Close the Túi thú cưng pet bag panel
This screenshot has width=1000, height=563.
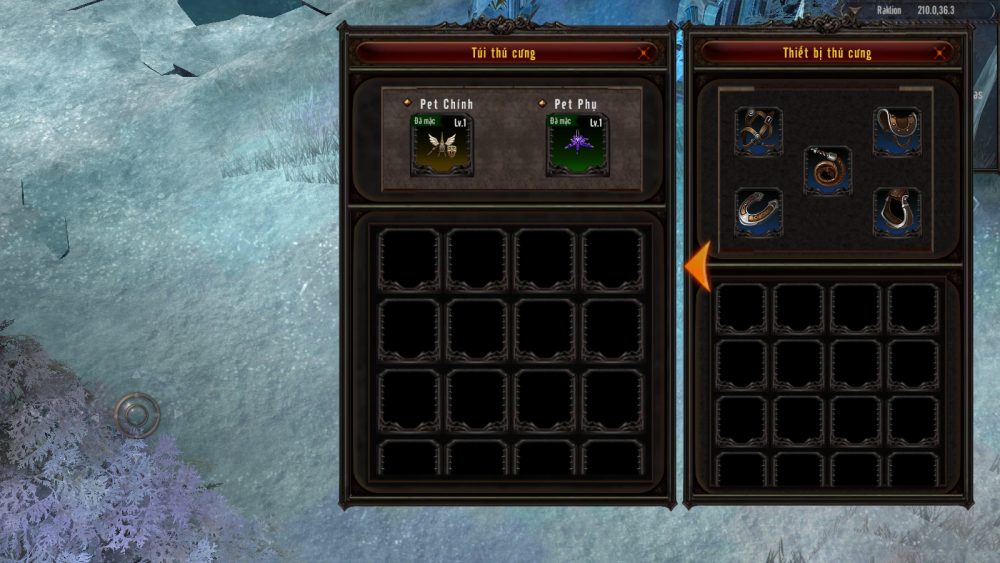[x=646, y=53]
